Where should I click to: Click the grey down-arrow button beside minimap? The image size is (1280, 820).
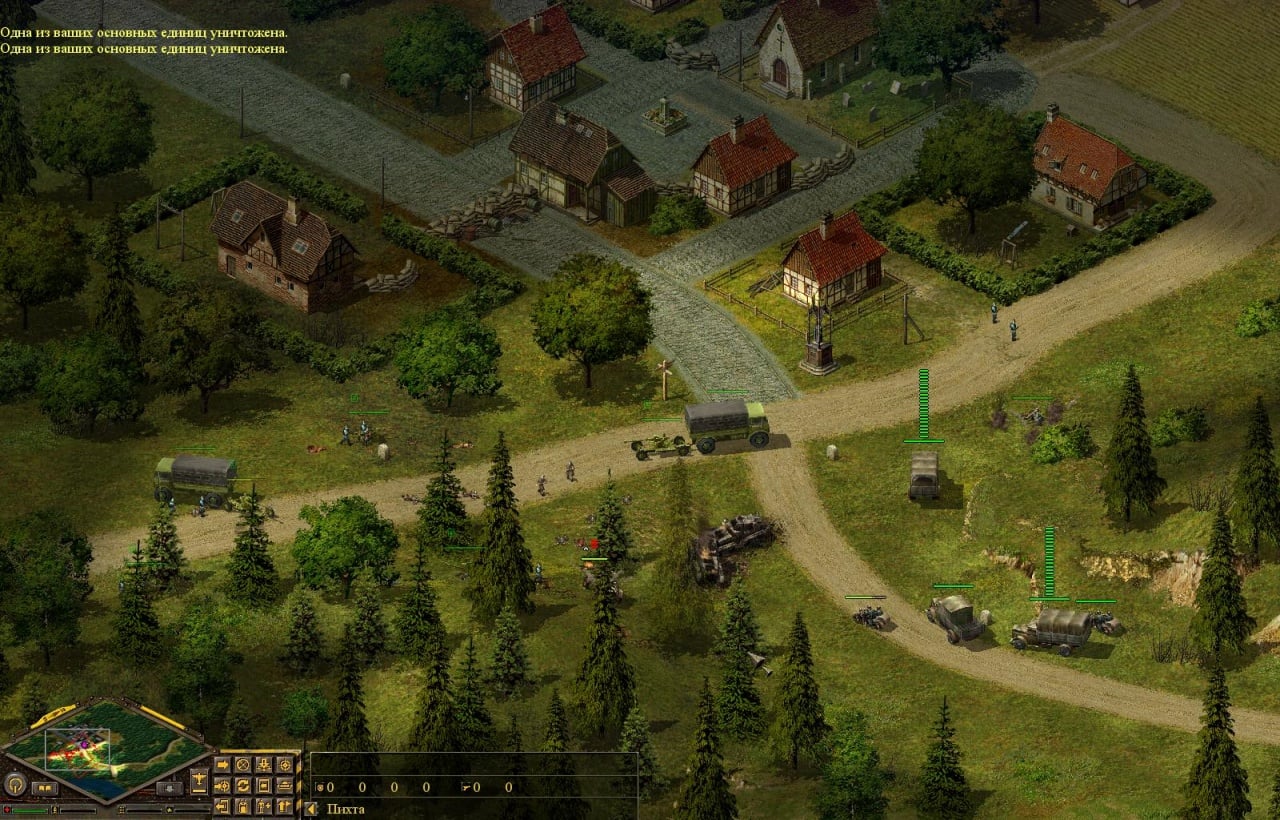tap(170, 788)
